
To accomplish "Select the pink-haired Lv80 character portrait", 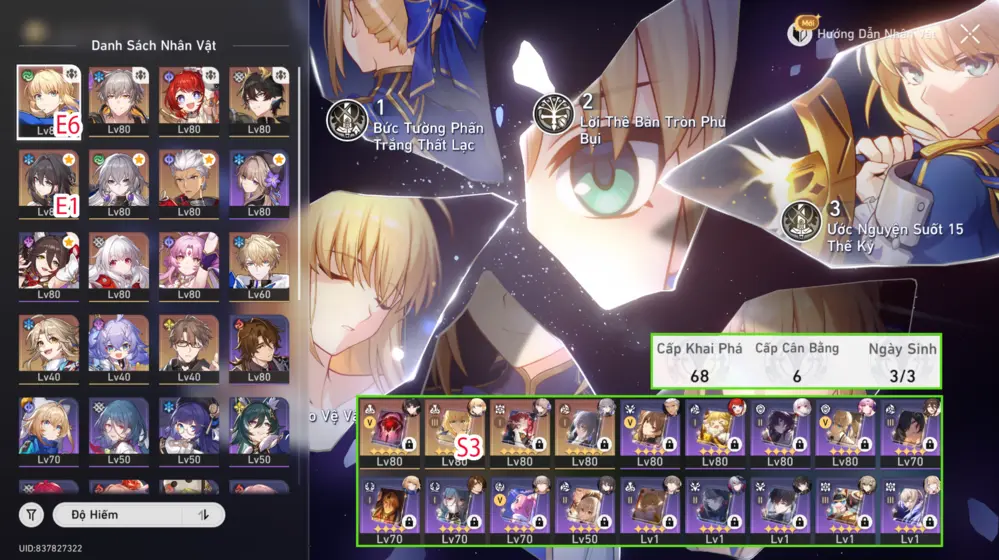I will (x=189, y=266).
